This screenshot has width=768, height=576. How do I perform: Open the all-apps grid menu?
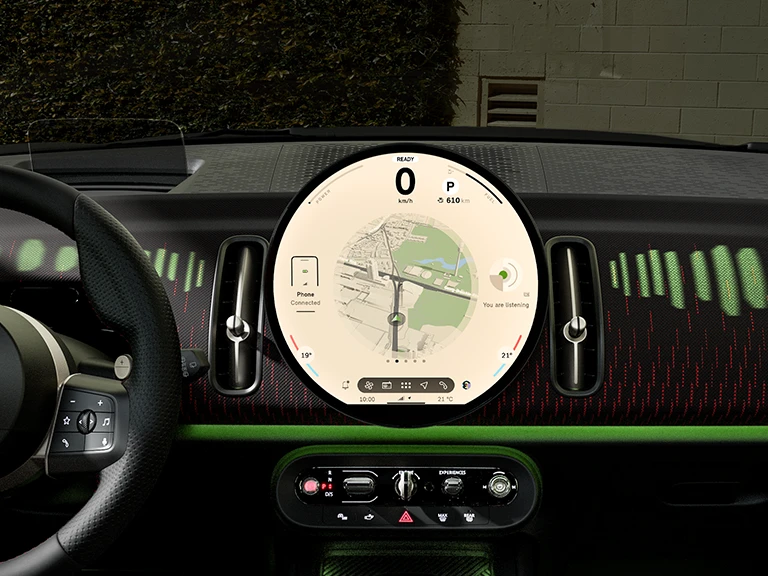(405, 385)
